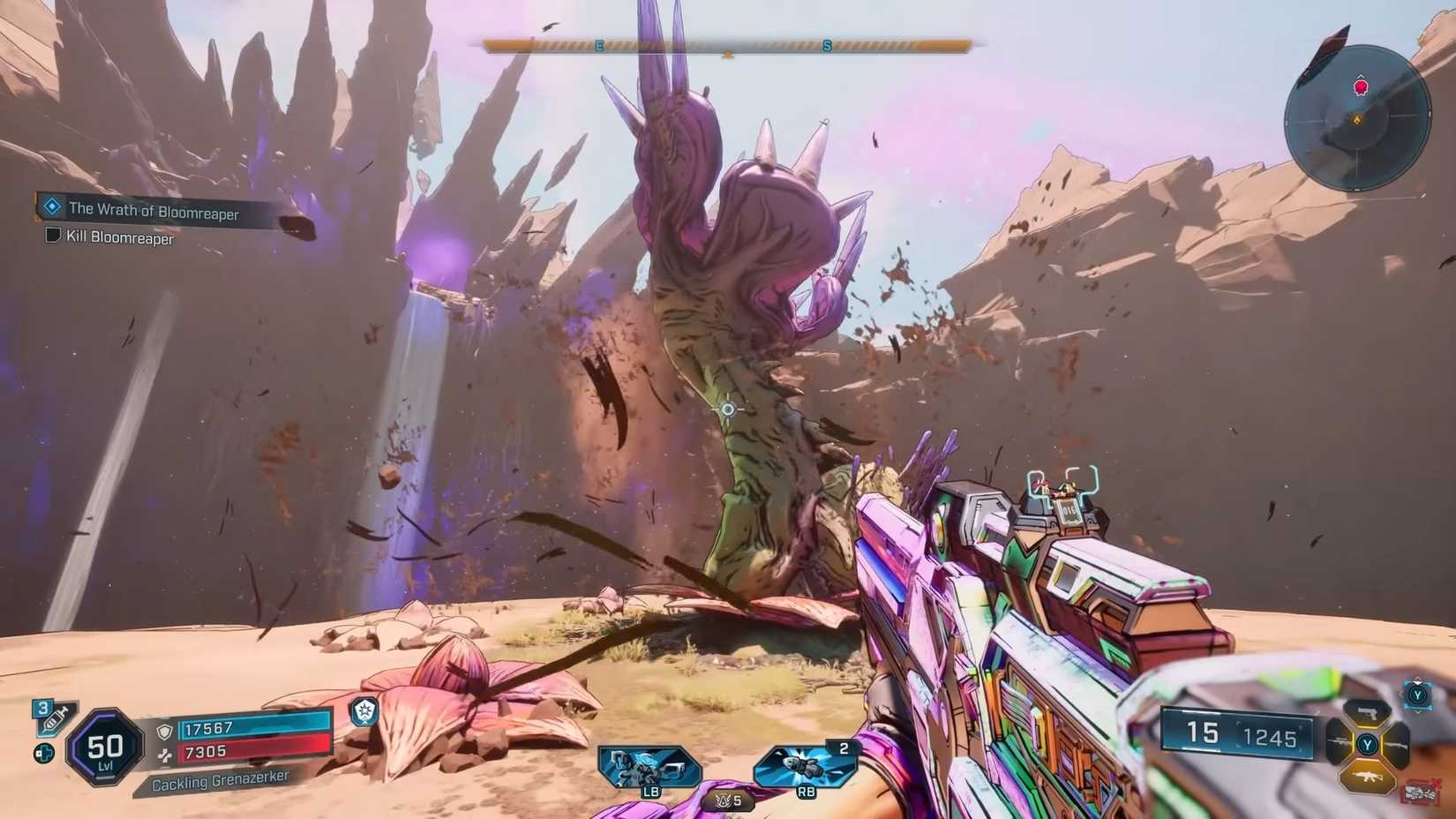1456x819 pixels.
Task: Select the highlighted assault rifle slot
Action: point(1367,777)
